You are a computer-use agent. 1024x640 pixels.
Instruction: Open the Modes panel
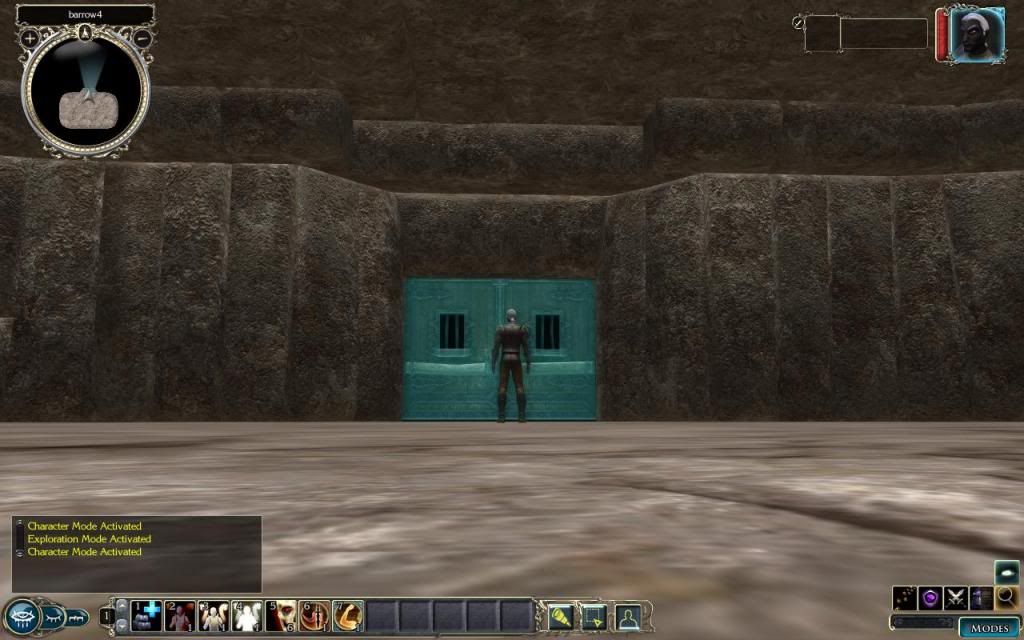(x=989, y=628)
